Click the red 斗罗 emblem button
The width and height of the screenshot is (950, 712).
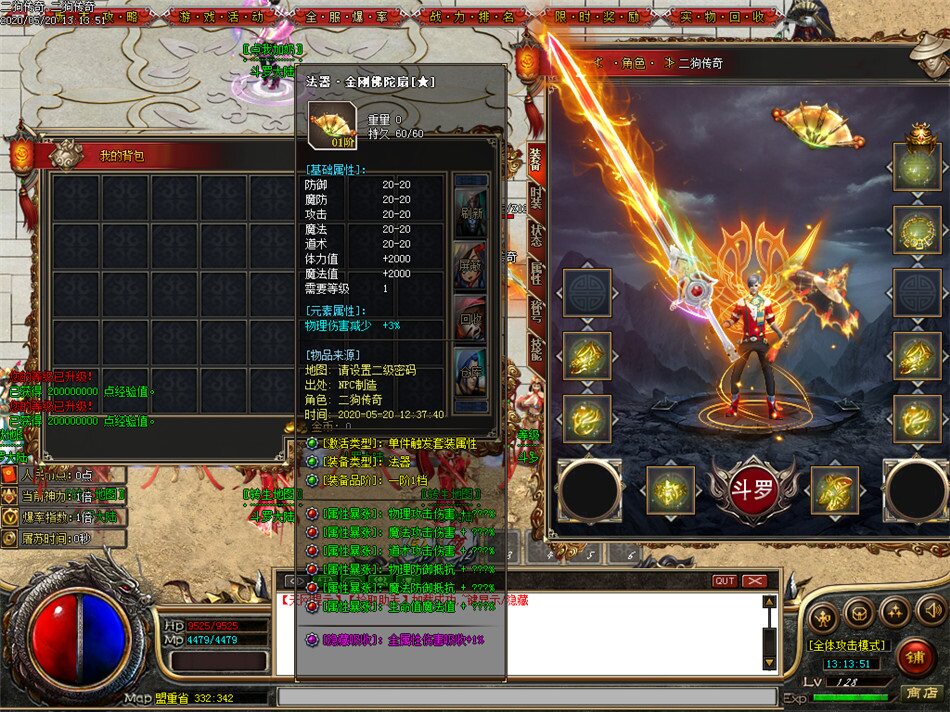(x=753, y=489)
